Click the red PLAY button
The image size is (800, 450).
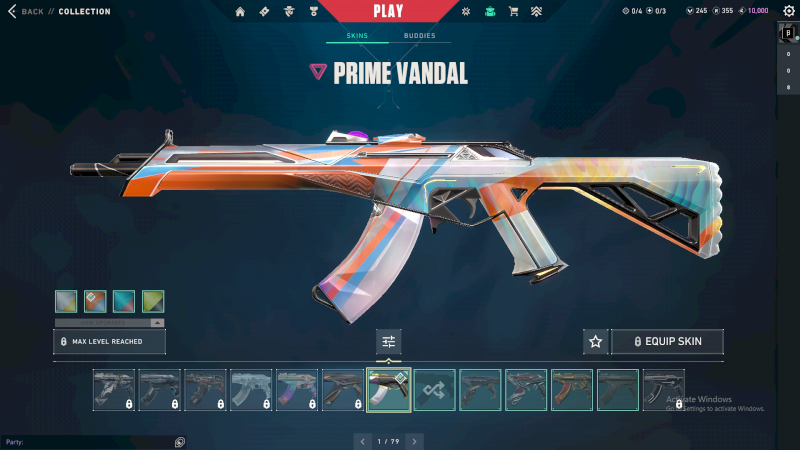tap(389, 11)
